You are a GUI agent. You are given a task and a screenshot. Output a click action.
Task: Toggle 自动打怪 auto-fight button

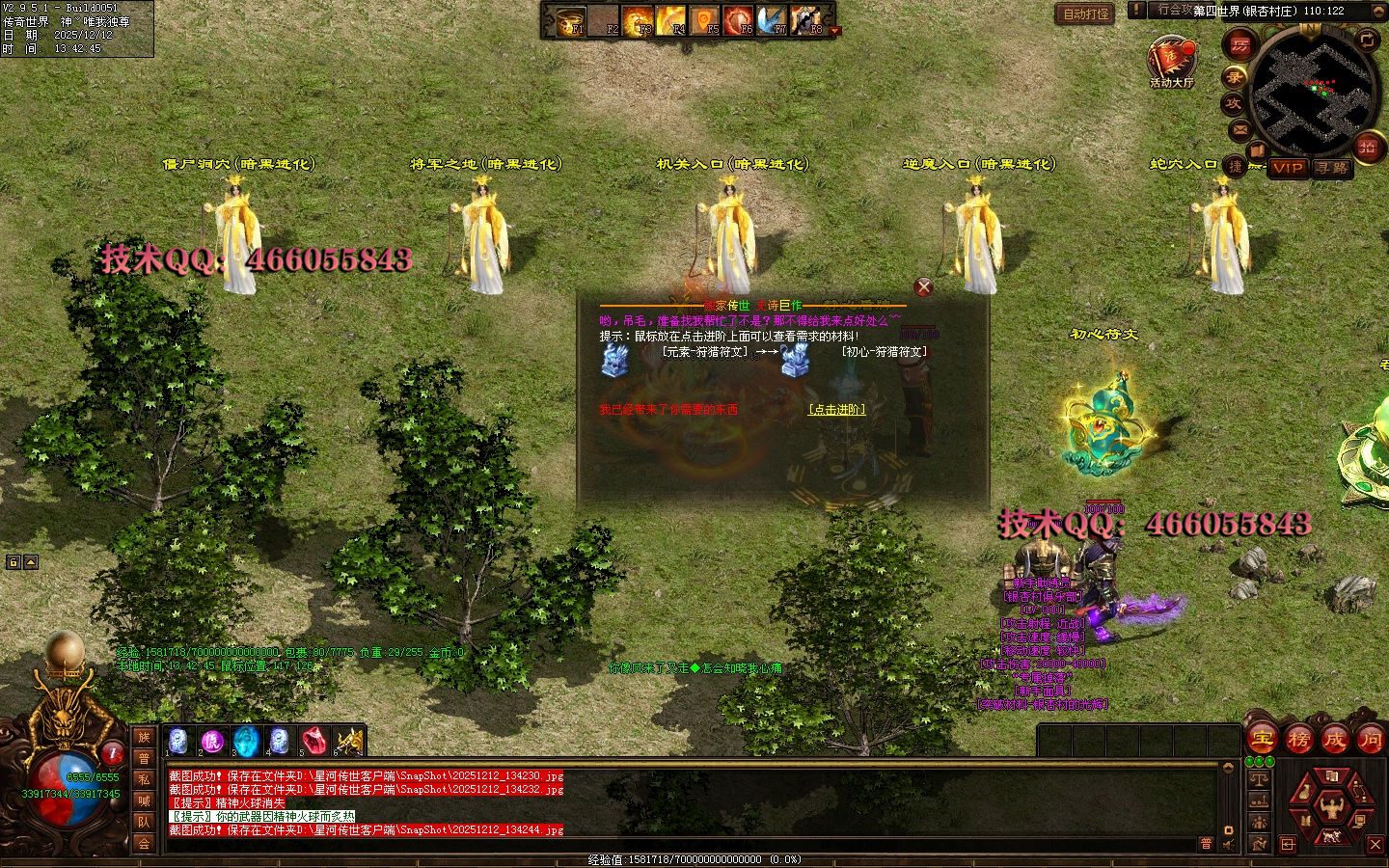1086,14
